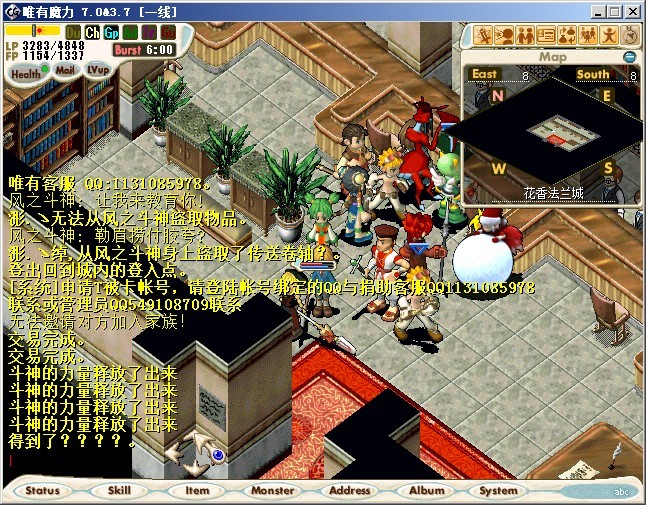Screen dimensions: 646x505
Task: Close the game window
Action: pyautogui.click(x=631, y=10)
